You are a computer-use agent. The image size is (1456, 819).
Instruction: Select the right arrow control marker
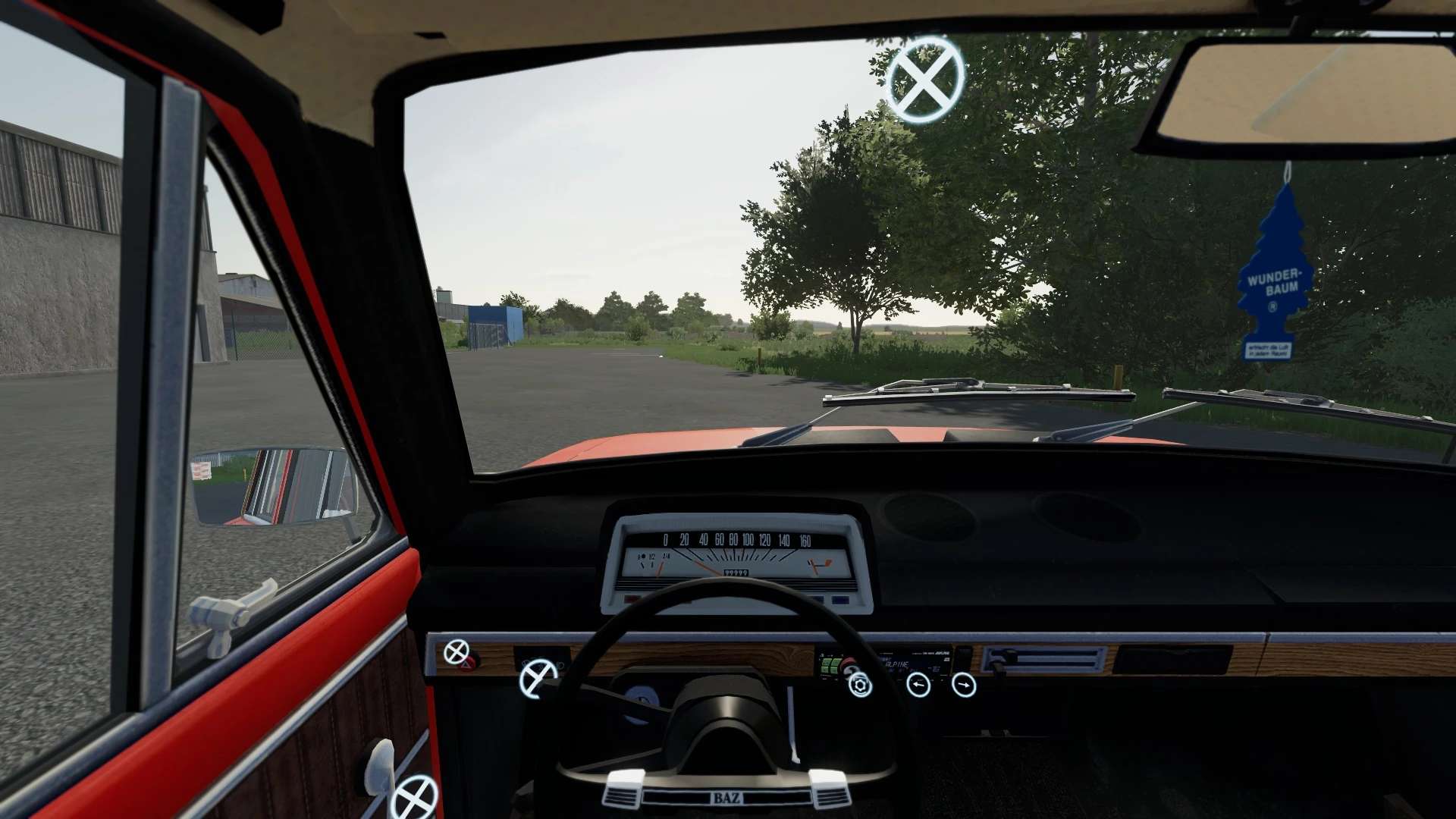964,686
